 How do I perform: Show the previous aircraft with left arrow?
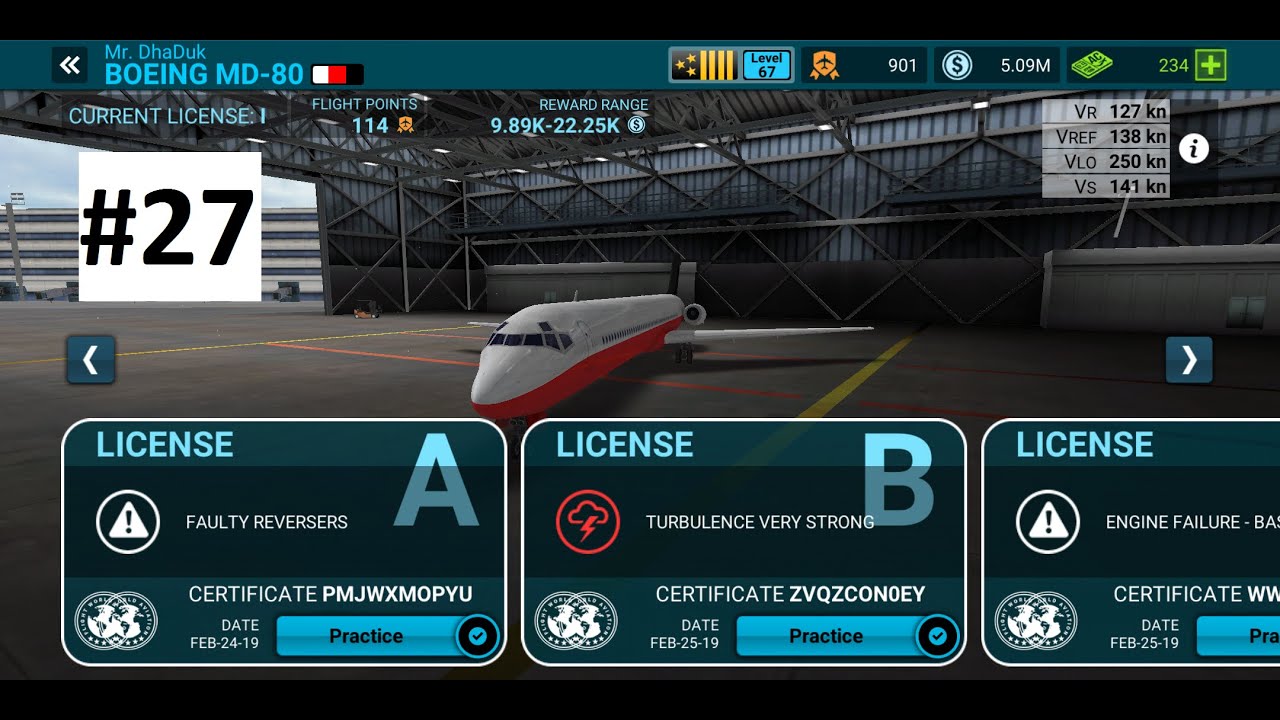click(91, 360)
